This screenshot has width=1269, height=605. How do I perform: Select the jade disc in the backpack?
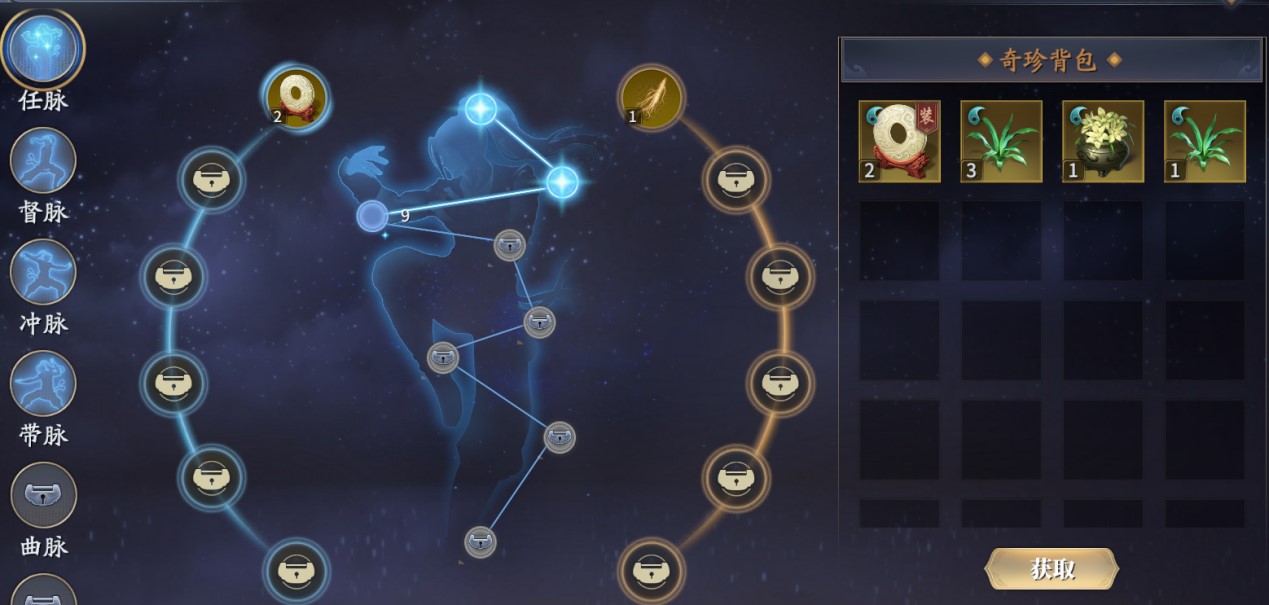pos(899,141)
